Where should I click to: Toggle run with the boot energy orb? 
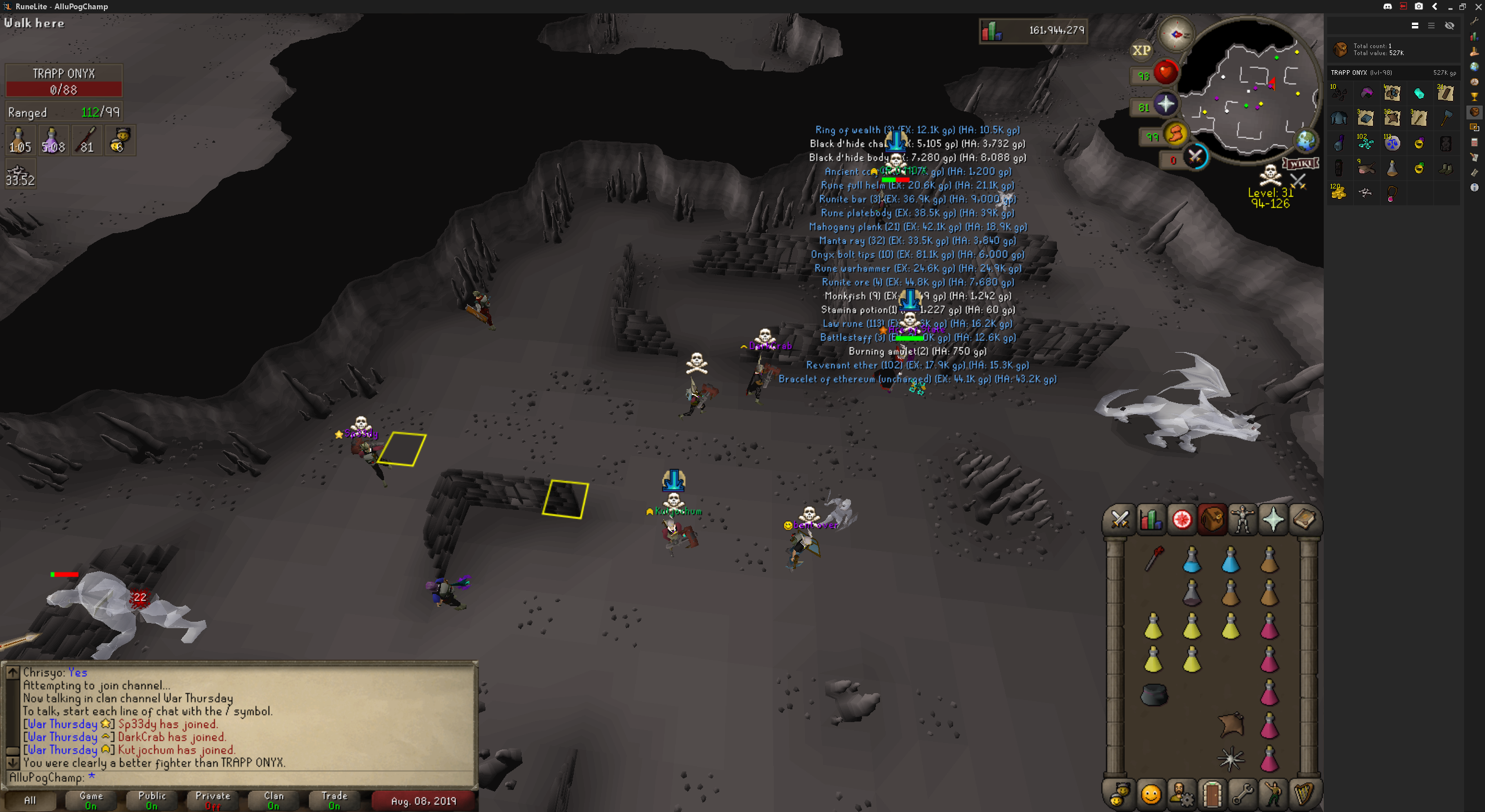coord(1176,135)
